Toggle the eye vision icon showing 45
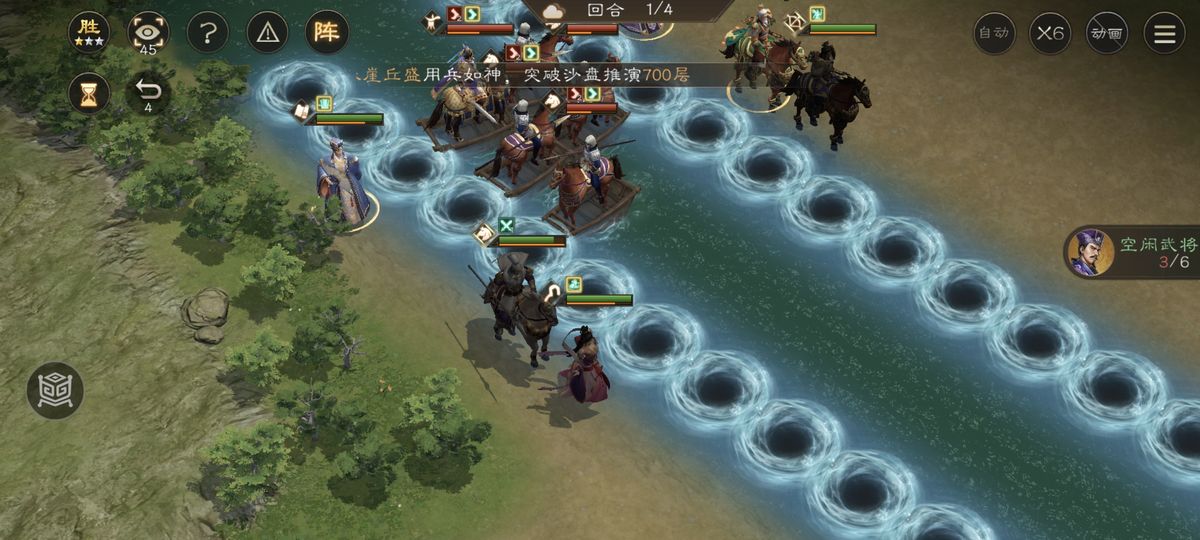 click(x=148, y=32)
